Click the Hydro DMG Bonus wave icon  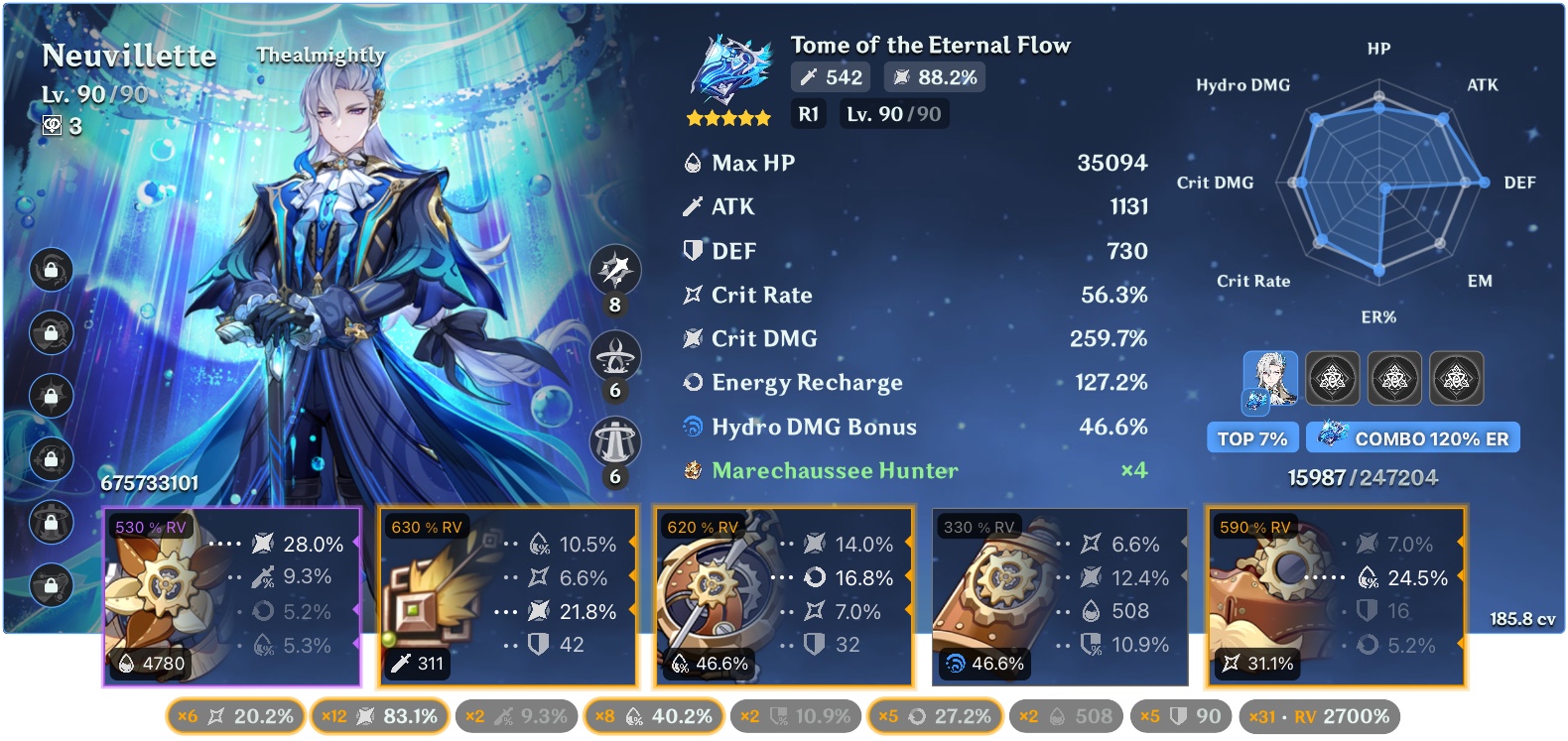pyautogui.click(x=693, y=427)
